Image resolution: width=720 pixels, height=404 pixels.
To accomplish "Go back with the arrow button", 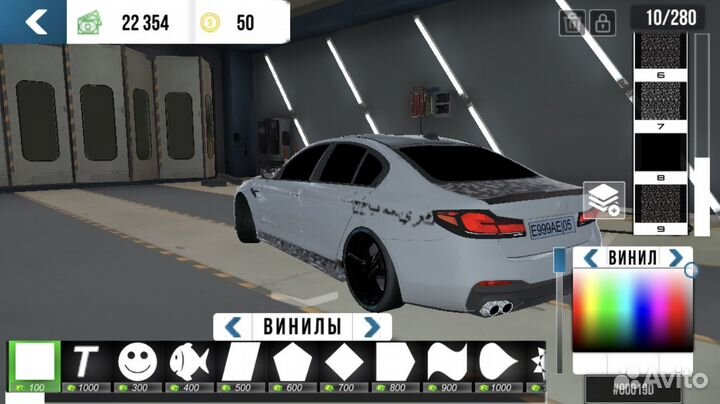I will (35, 20).
